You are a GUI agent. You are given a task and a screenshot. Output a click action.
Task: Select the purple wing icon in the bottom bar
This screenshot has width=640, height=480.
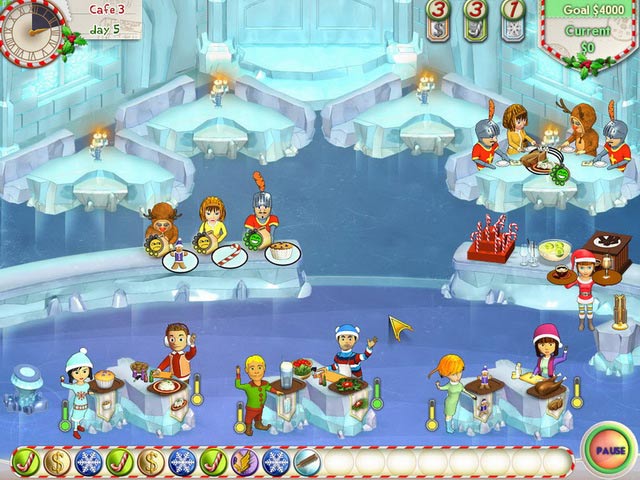pos(244,462)
